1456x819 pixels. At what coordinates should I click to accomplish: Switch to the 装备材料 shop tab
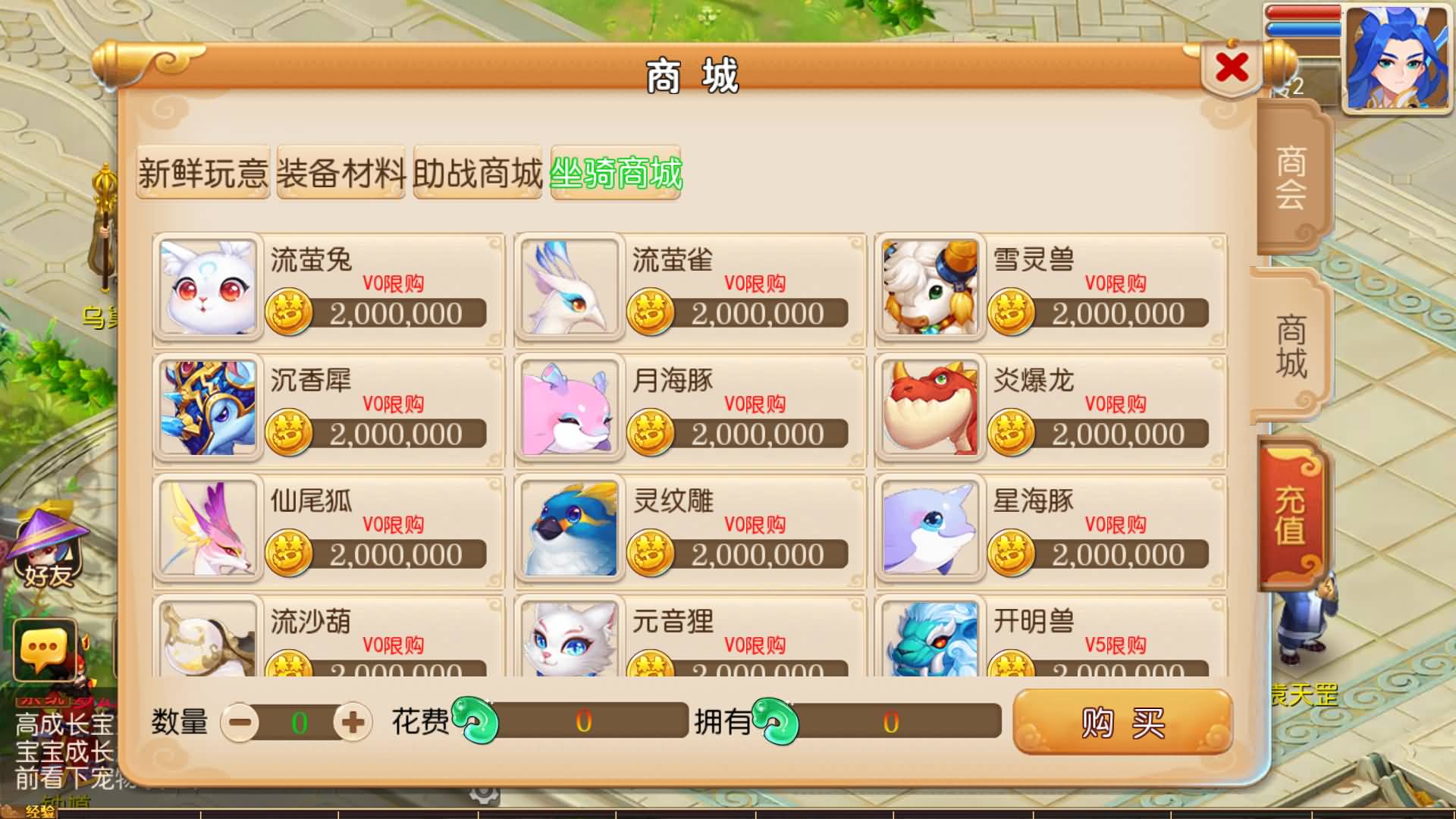coord(340,174)
